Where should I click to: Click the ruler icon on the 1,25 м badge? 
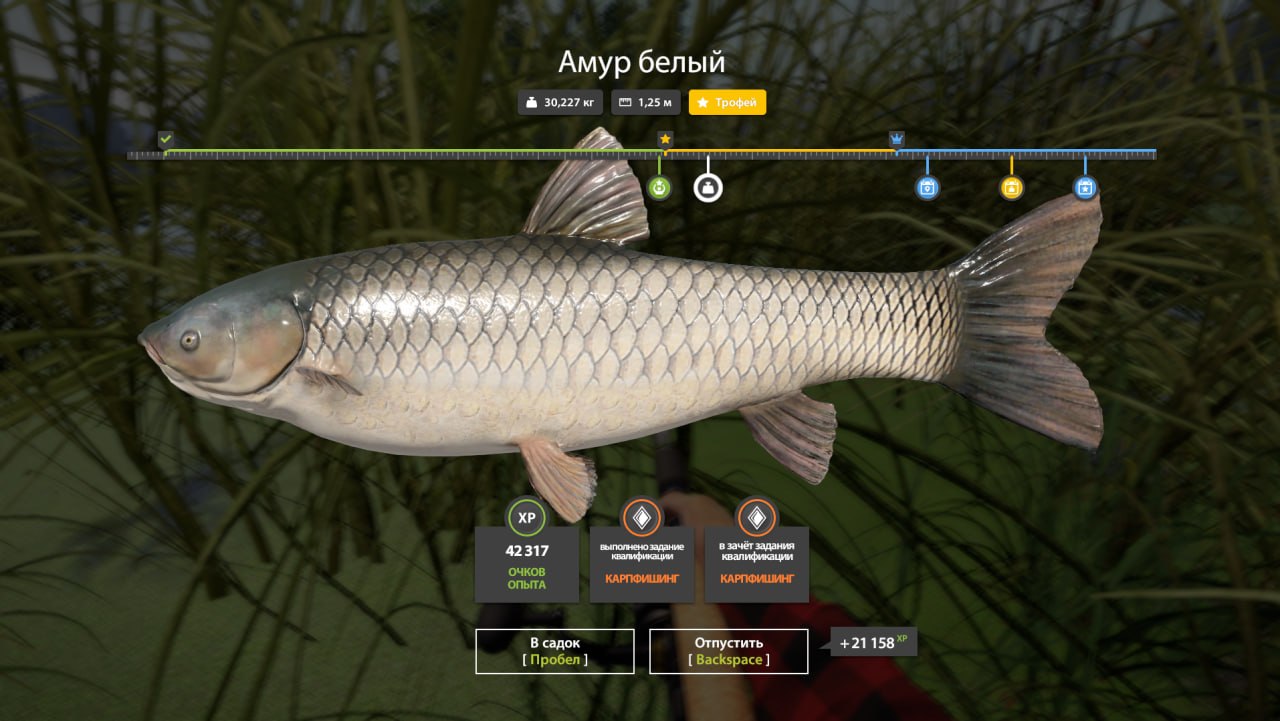pyautogui.click(x=625, y=101)
